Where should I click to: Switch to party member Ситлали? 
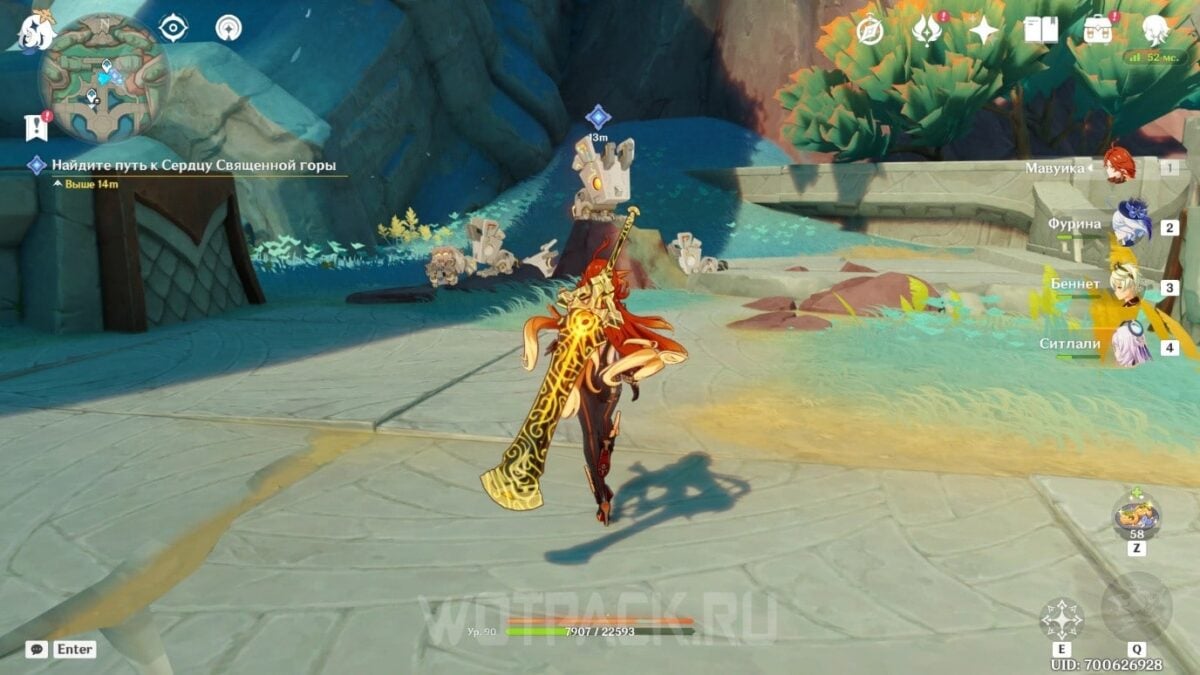[x=1131, y=346]
